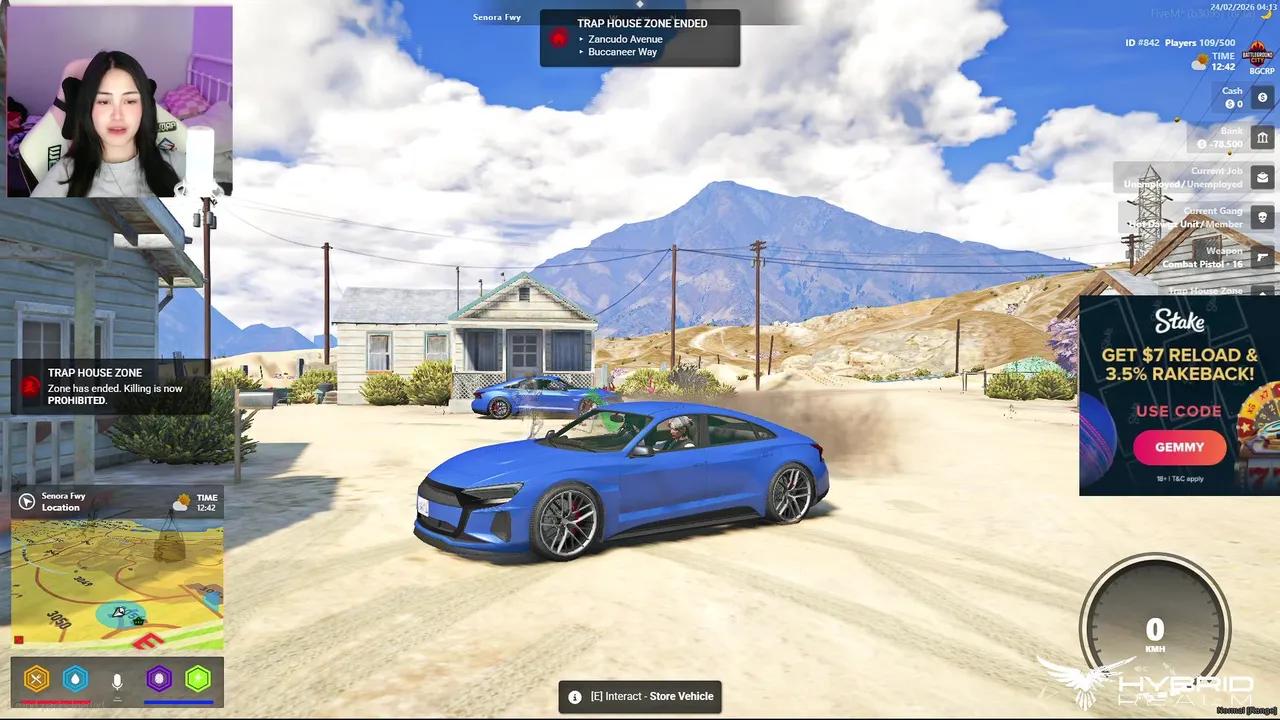
Task: Select the hunger fork-and-knife status icon
Action: pyautogui.click(x=37, y=680)
